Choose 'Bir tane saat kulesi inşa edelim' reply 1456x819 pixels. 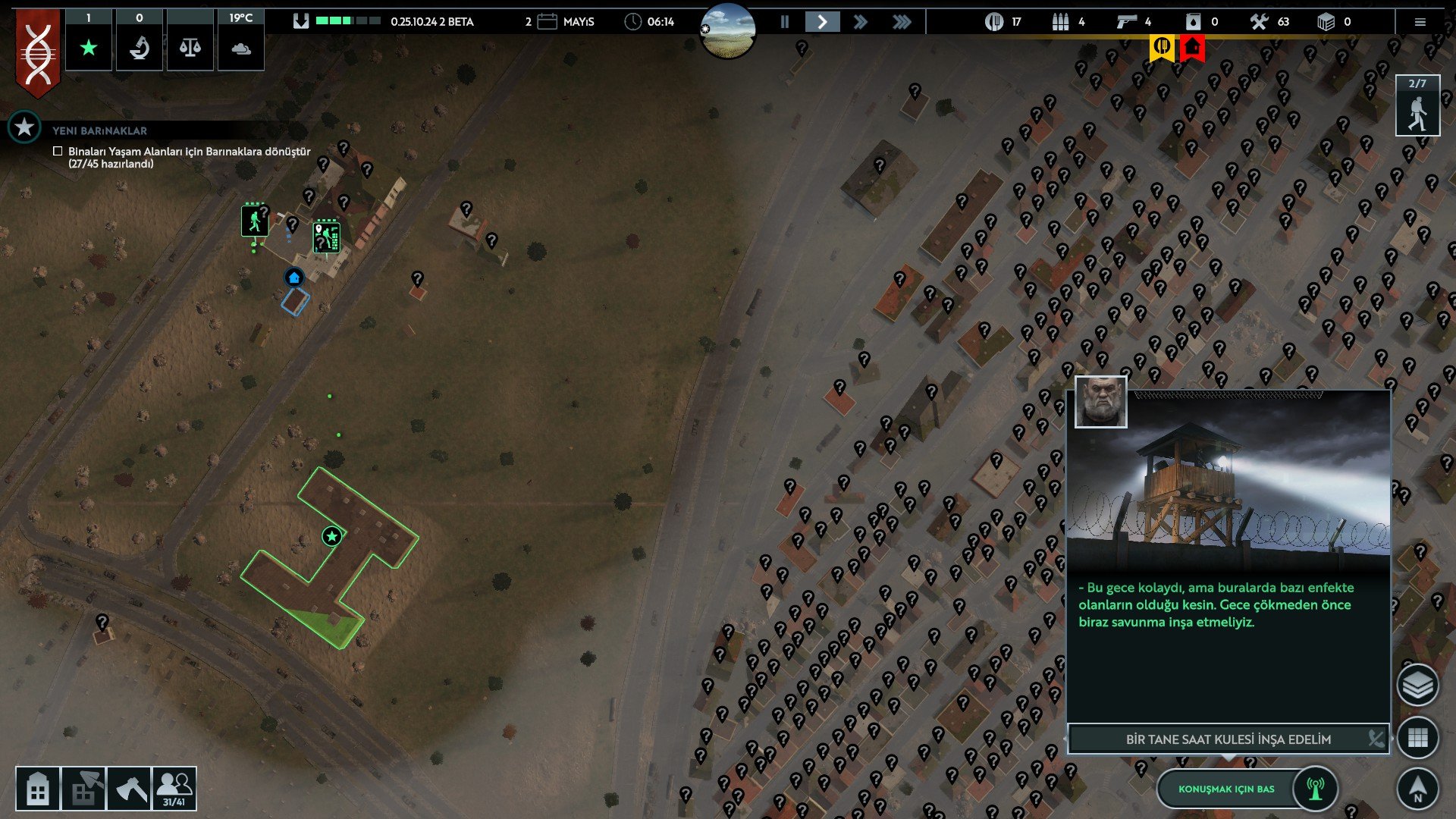point(1228,739)
